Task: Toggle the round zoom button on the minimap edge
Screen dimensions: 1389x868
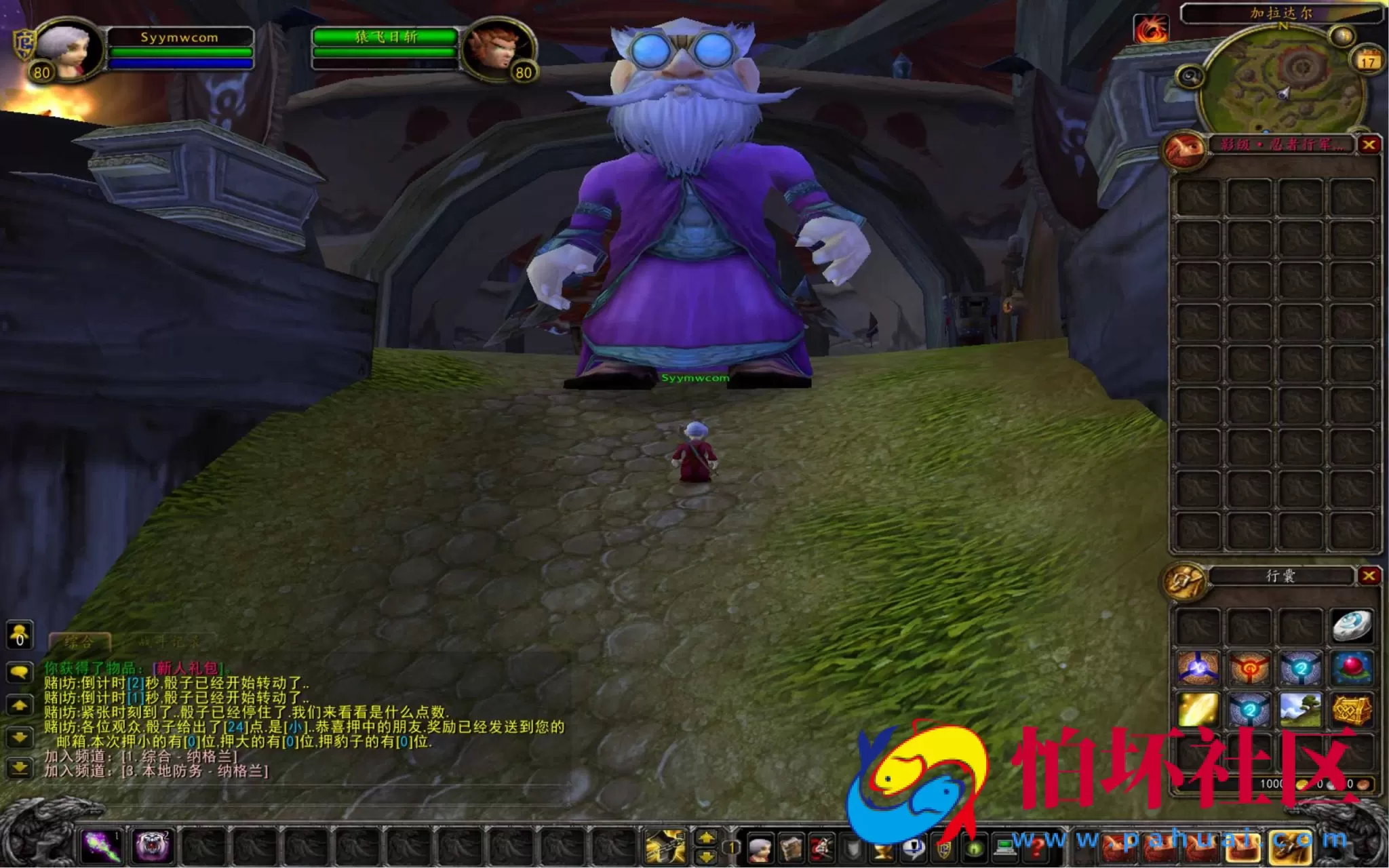Action: coord(1340,35)
